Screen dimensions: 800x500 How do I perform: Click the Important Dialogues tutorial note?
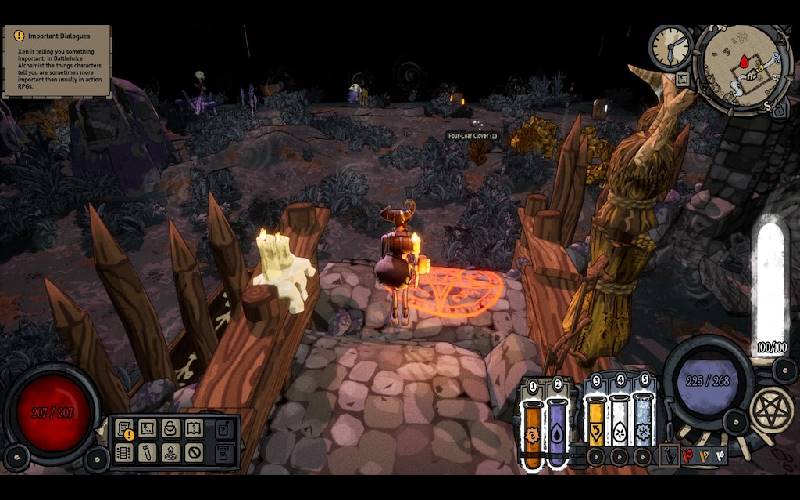point(56,61)
